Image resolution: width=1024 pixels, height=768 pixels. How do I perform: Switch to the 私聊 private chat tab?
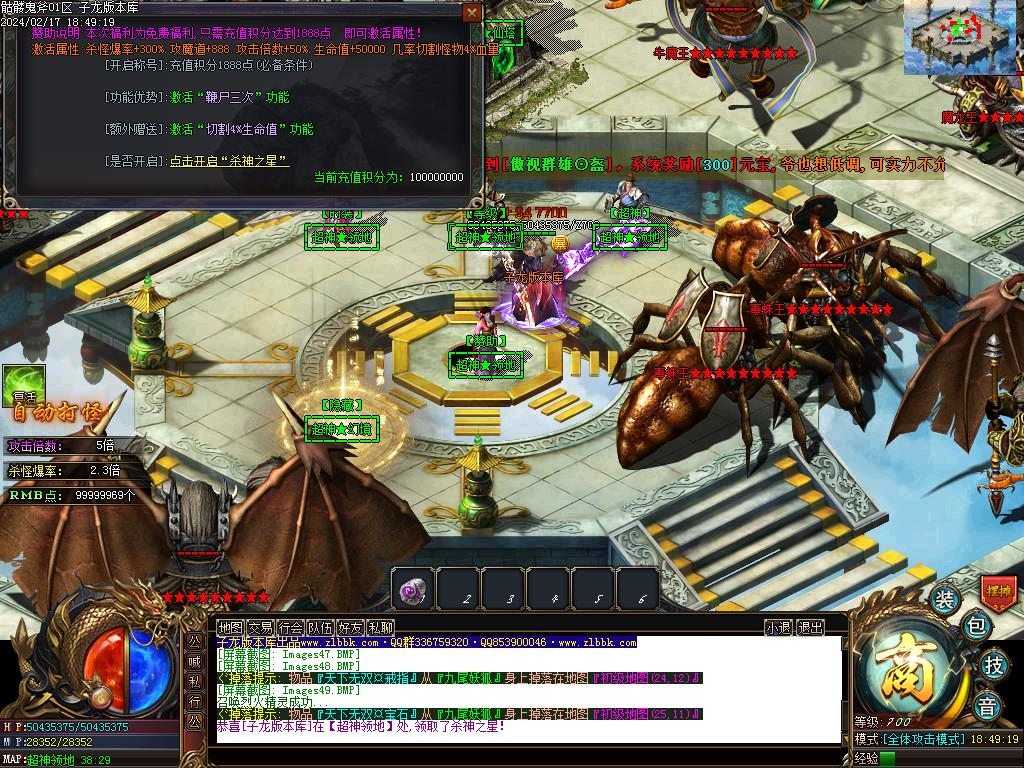click(x=380, y=628)
